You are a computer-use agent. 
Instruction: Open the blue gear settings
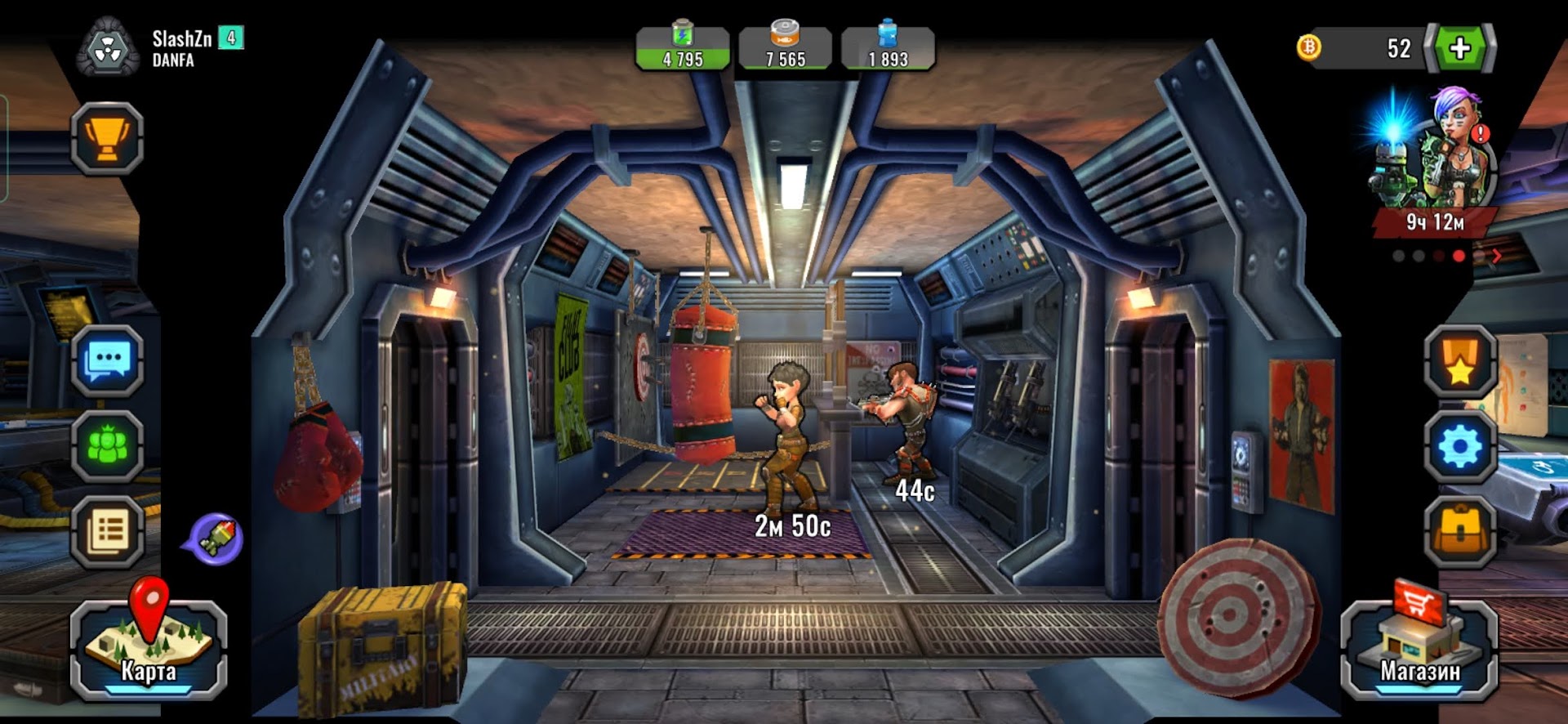[x=1460, y=447]
